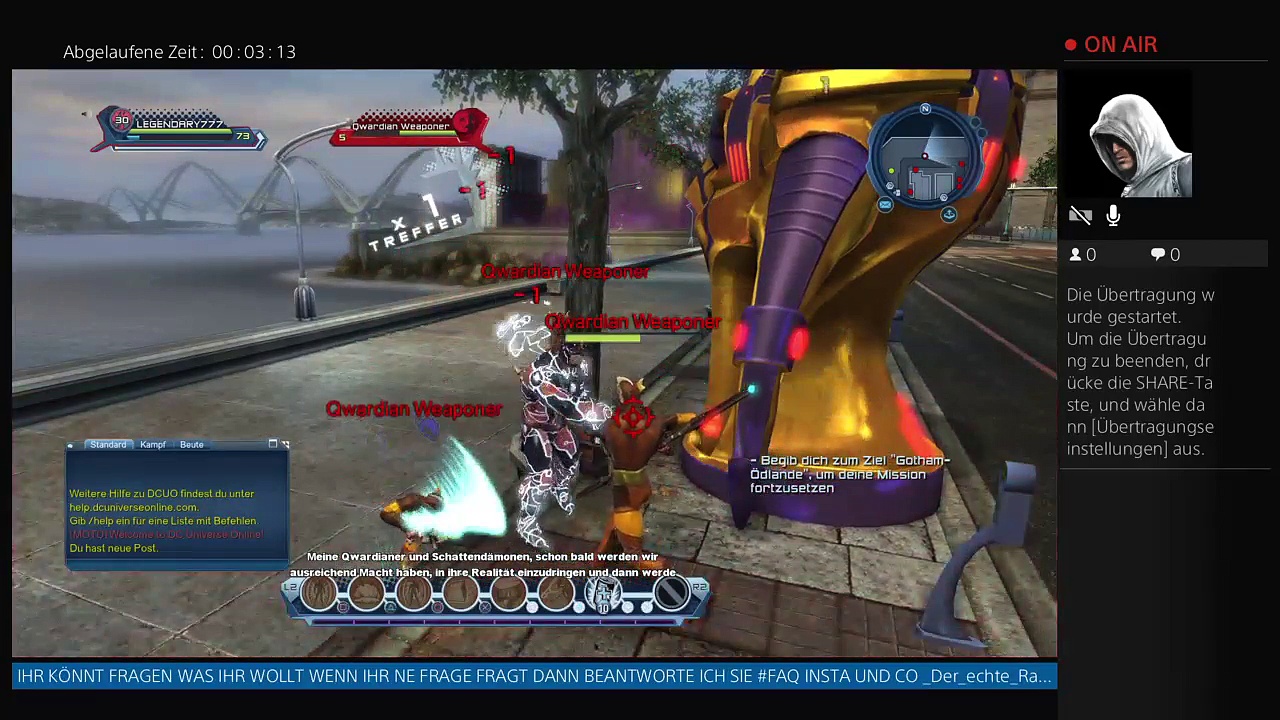The width and height of the screenshot is (1280, 720).
Task: Select the empty crossed-out hotbar slot
Action: [x=671, y=594]
